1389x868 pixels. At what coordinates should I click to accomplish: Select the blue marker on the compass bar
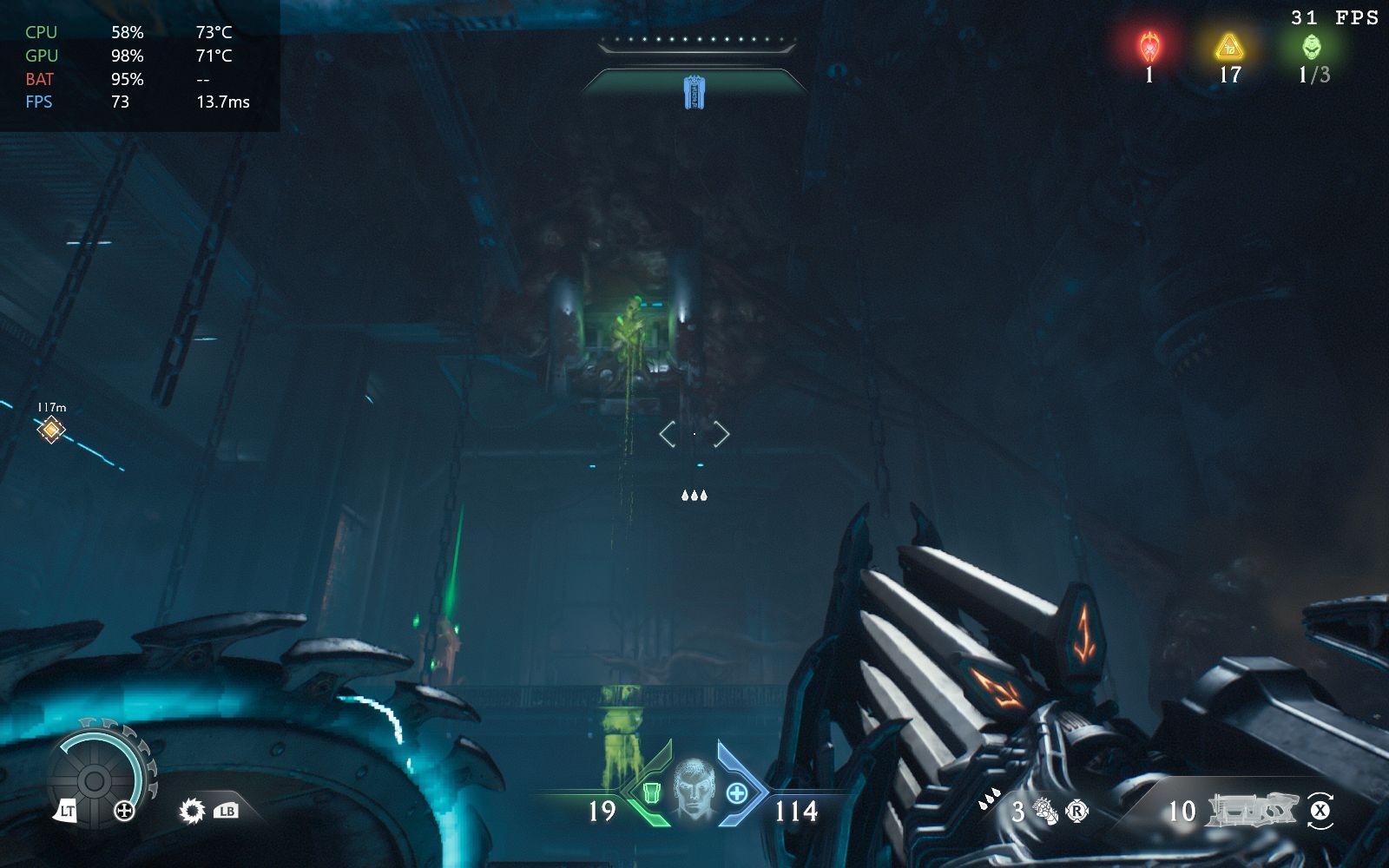tap(694, 92)
